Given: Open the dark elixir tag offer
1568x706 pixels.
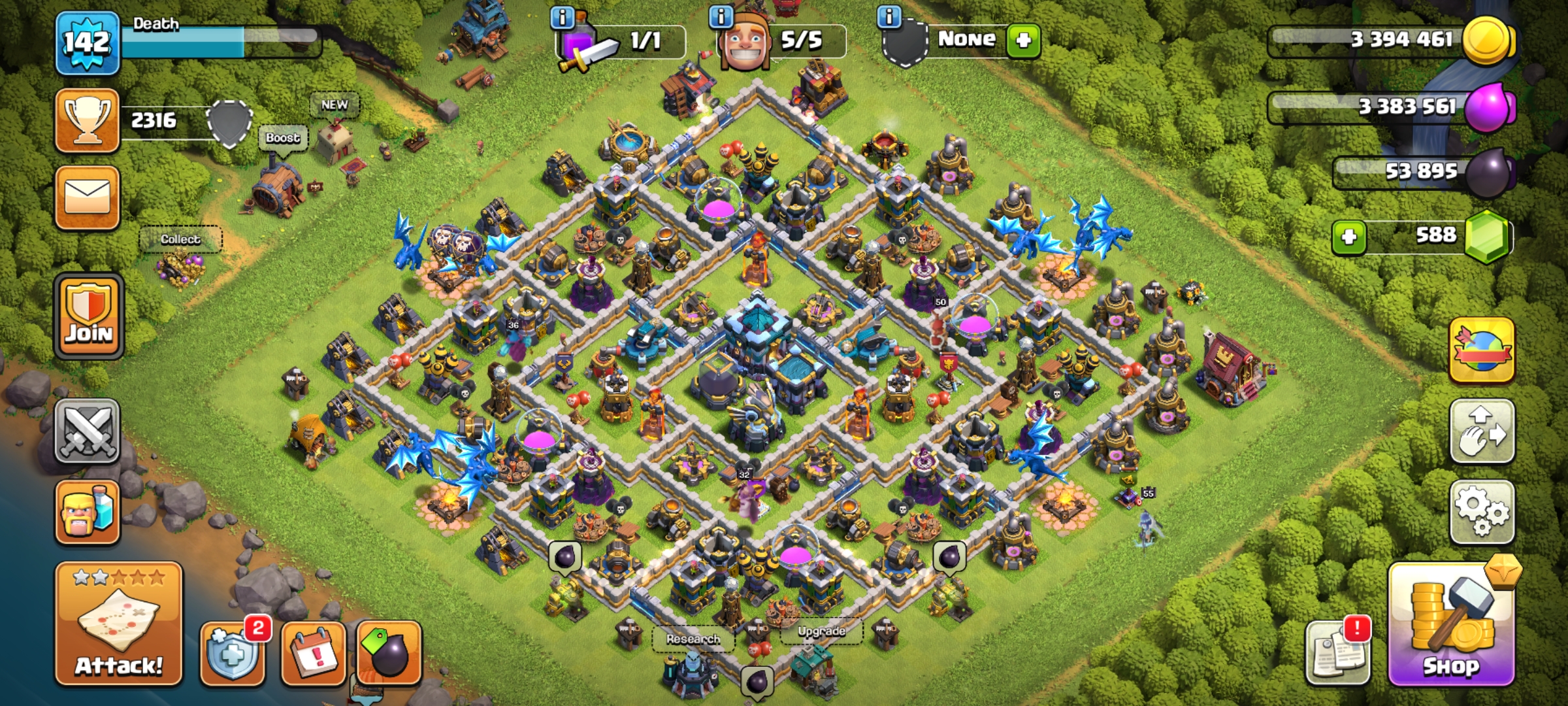Looking at the screenshot, I should [389, 652].
